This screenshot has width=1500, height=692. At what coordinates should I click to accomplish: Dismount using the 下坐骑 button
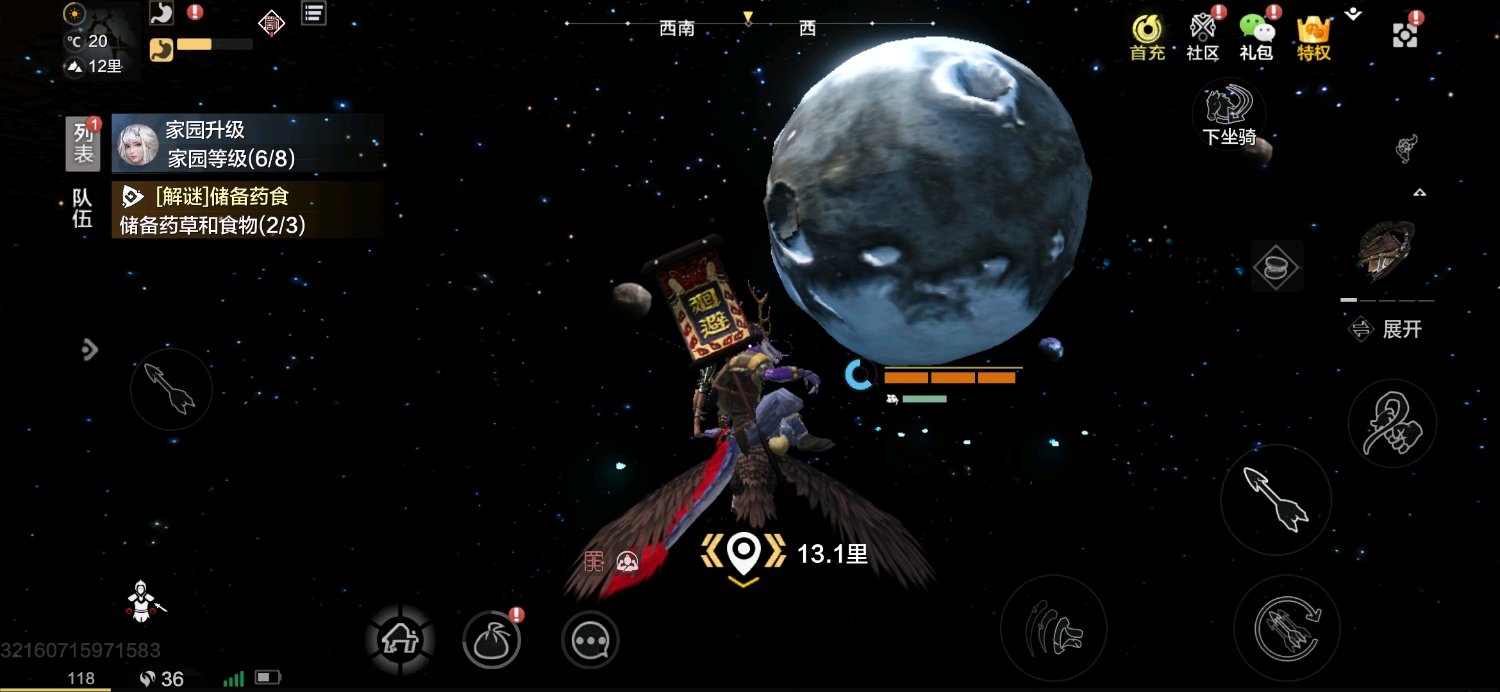coord(1229,115)
